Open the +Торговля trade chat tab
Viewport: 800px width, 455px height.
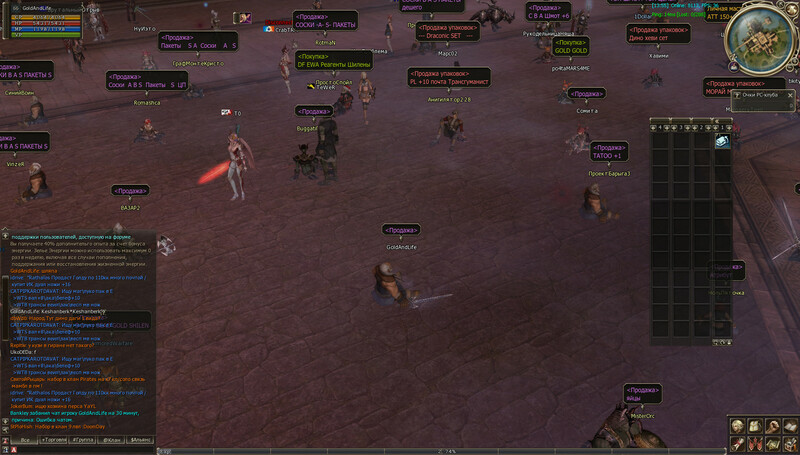point(52,440)
